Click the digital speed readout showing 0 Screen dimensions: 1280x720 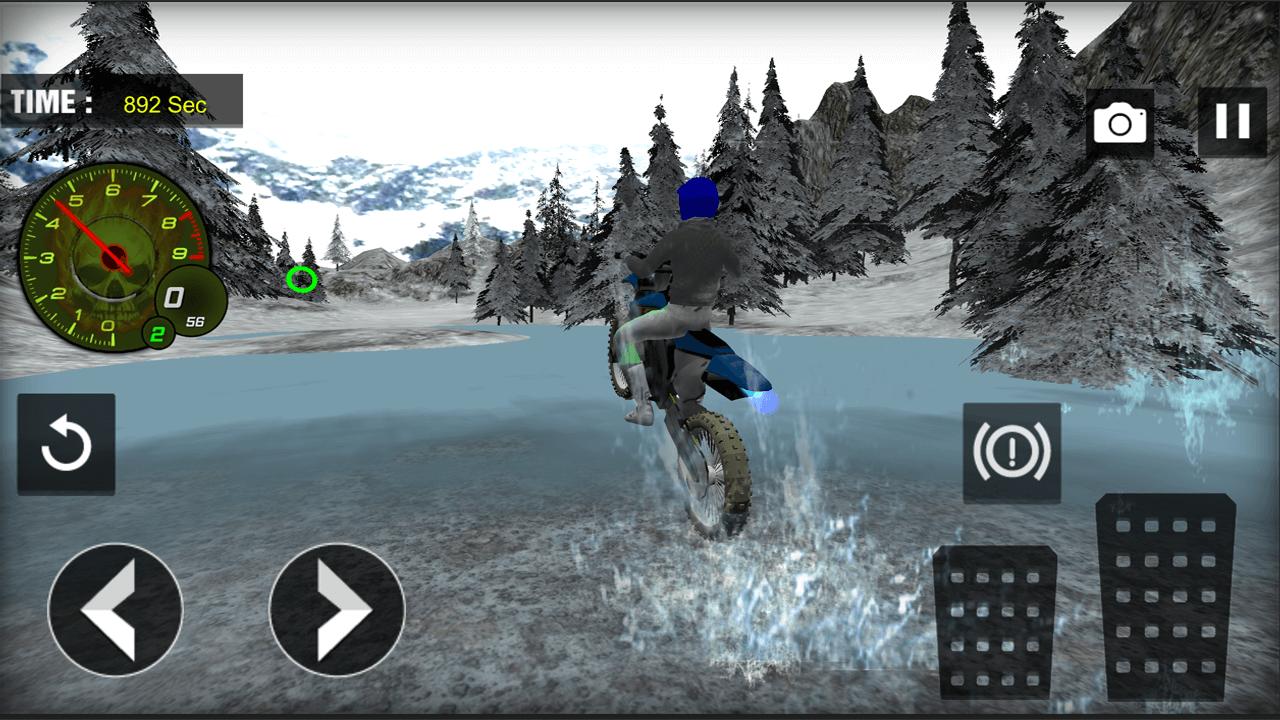click(x=172, y=298)
